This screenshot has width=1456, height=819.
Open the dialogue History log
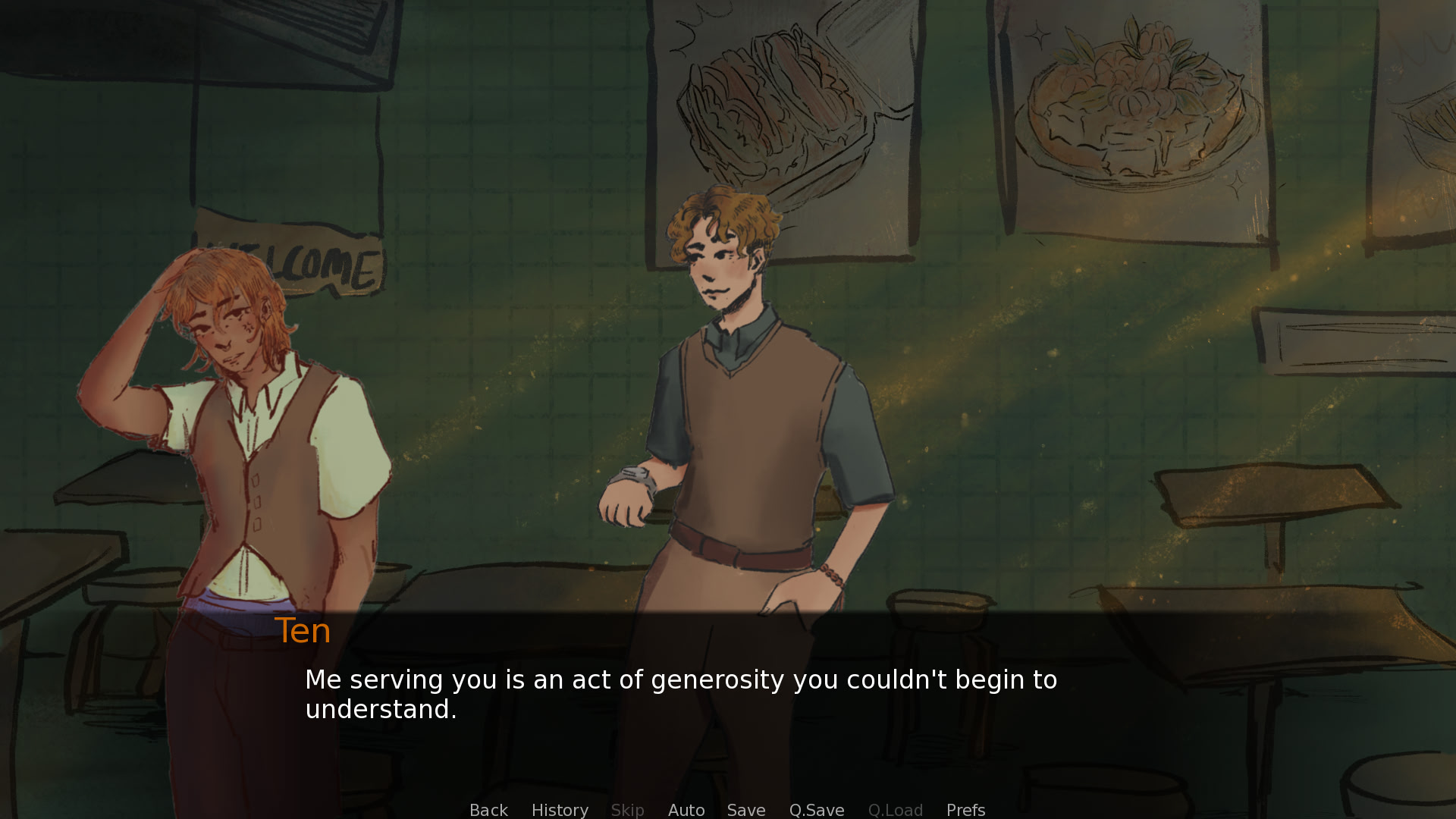point(560,810)
